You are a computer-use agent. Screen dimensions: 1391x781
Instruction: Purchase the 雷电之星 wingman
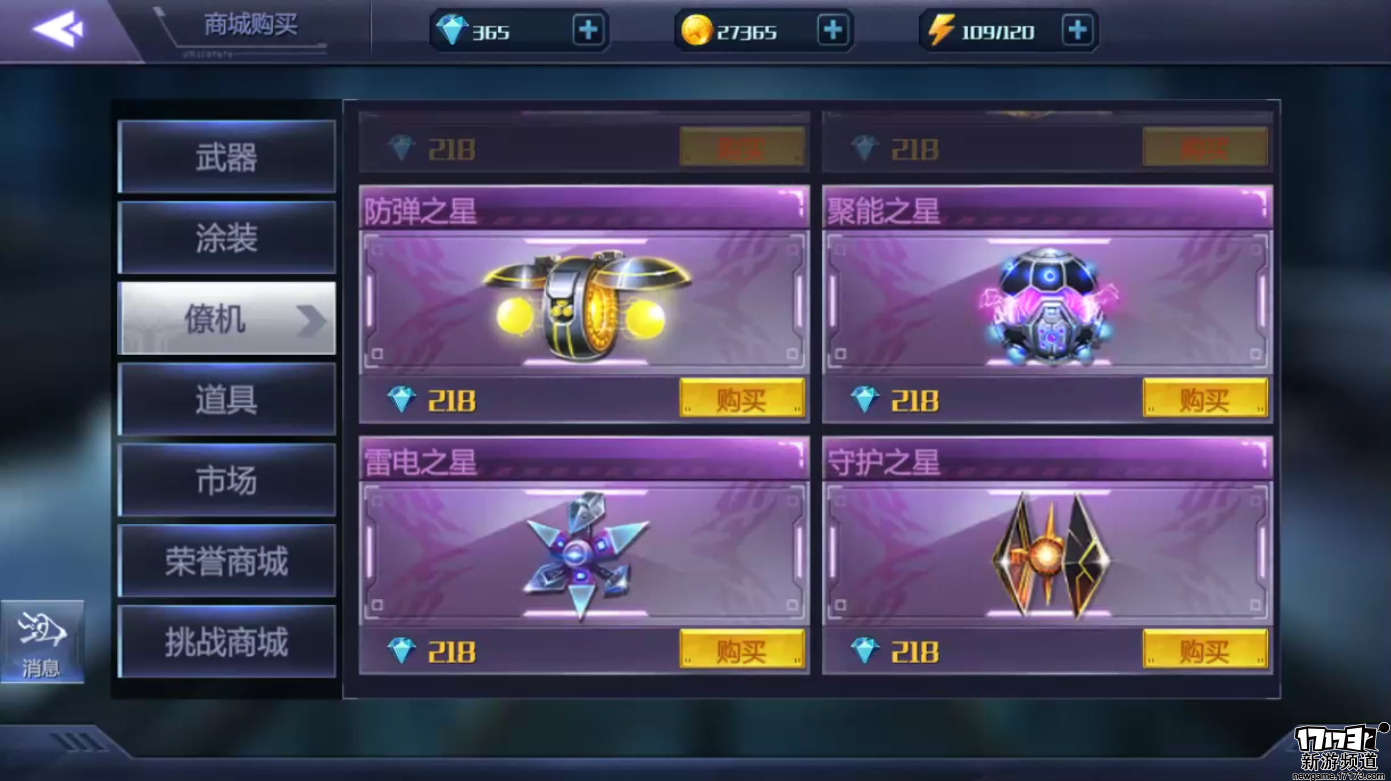click(x=741, y=650)
